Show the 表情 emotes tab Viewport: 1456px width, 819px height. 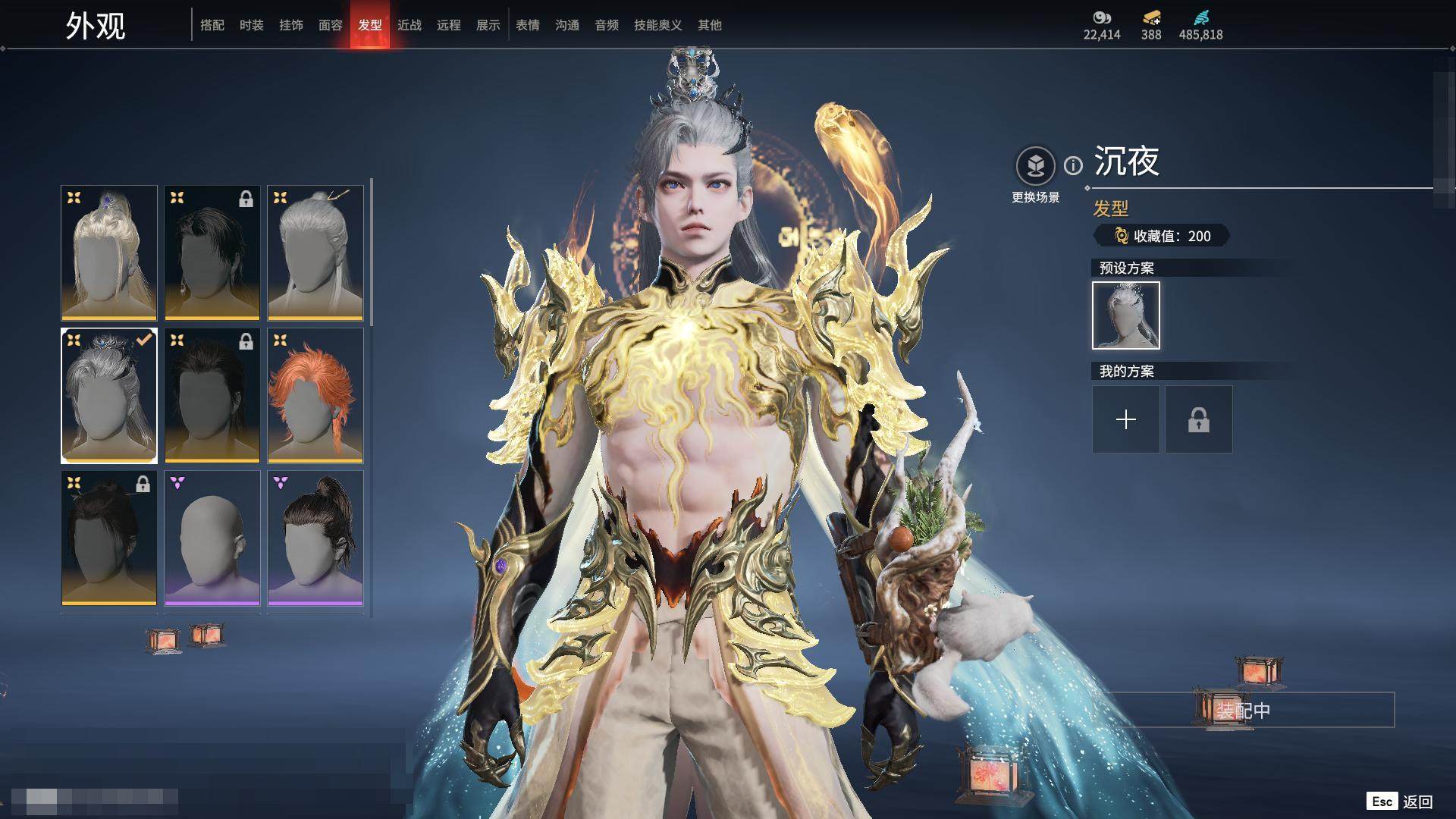click(x=528, y=25)
